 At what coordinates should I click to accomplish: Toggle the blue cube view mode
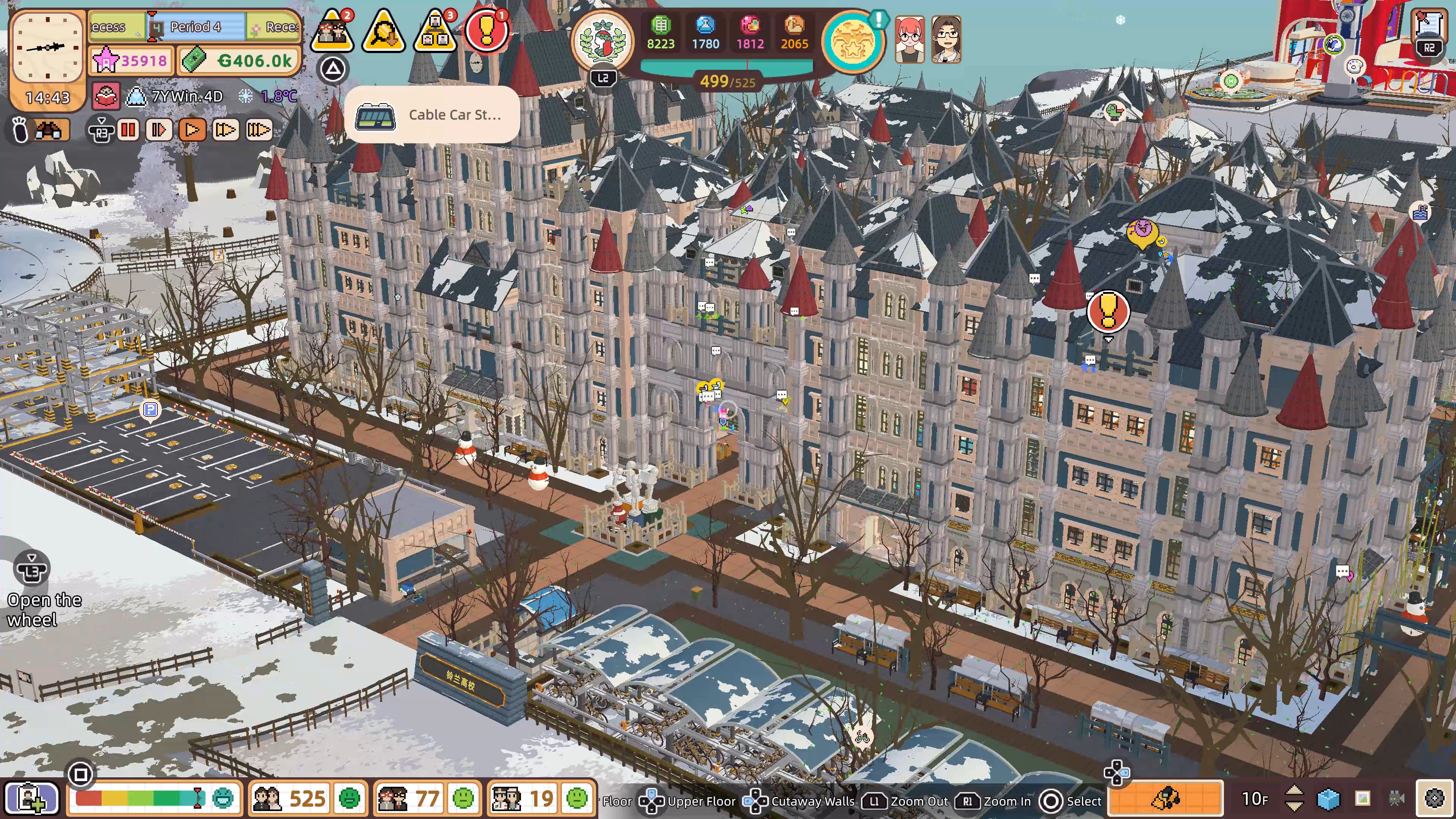click(1328, 798)
